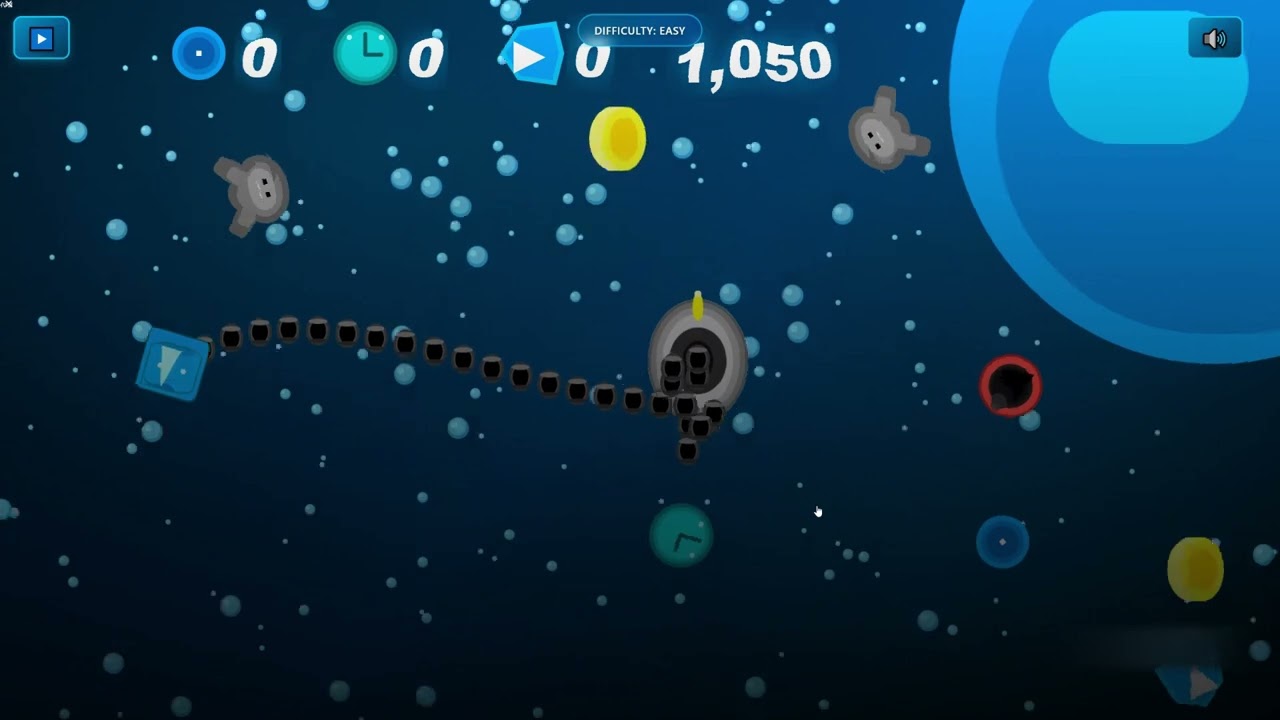Image resolution: width=1280 pixels, height=720 pixels.
Task: Click the play button in top-left corner
Action: click(x=41, y=38)
